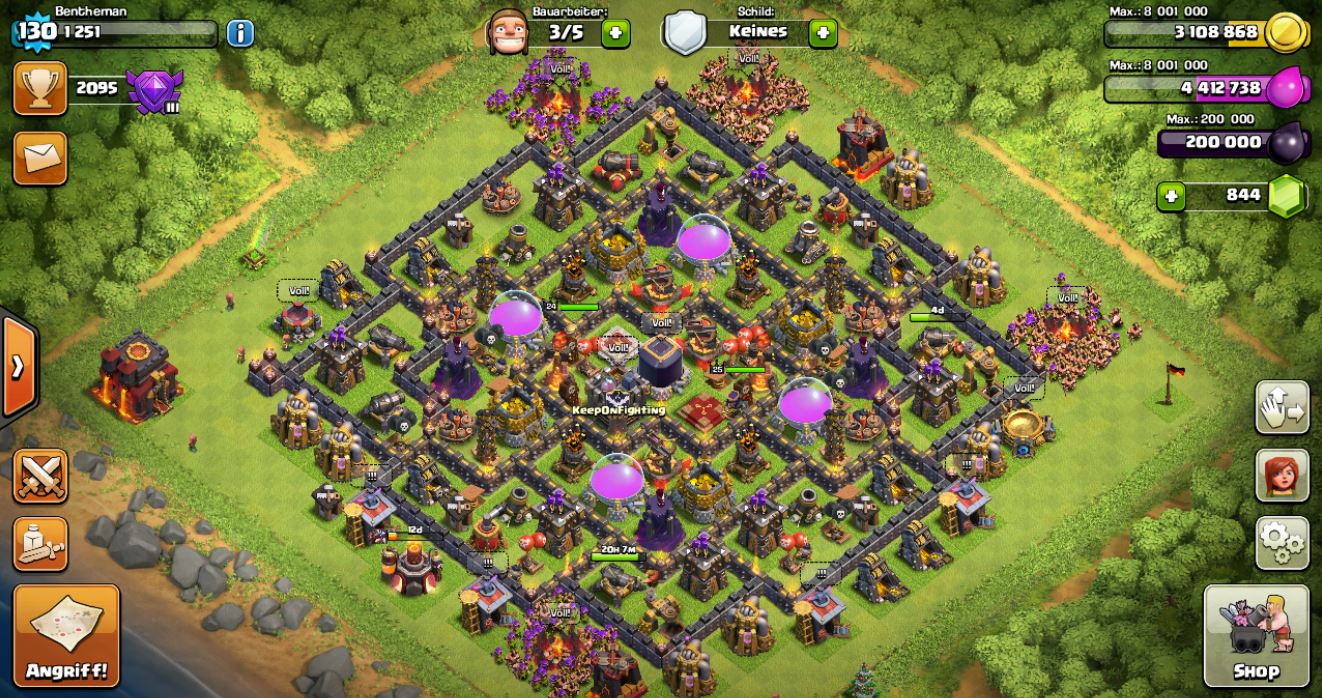The width and height of the screenshot is (1322, 698).
Task: Open player profile info button
Action: coord(240,33)
